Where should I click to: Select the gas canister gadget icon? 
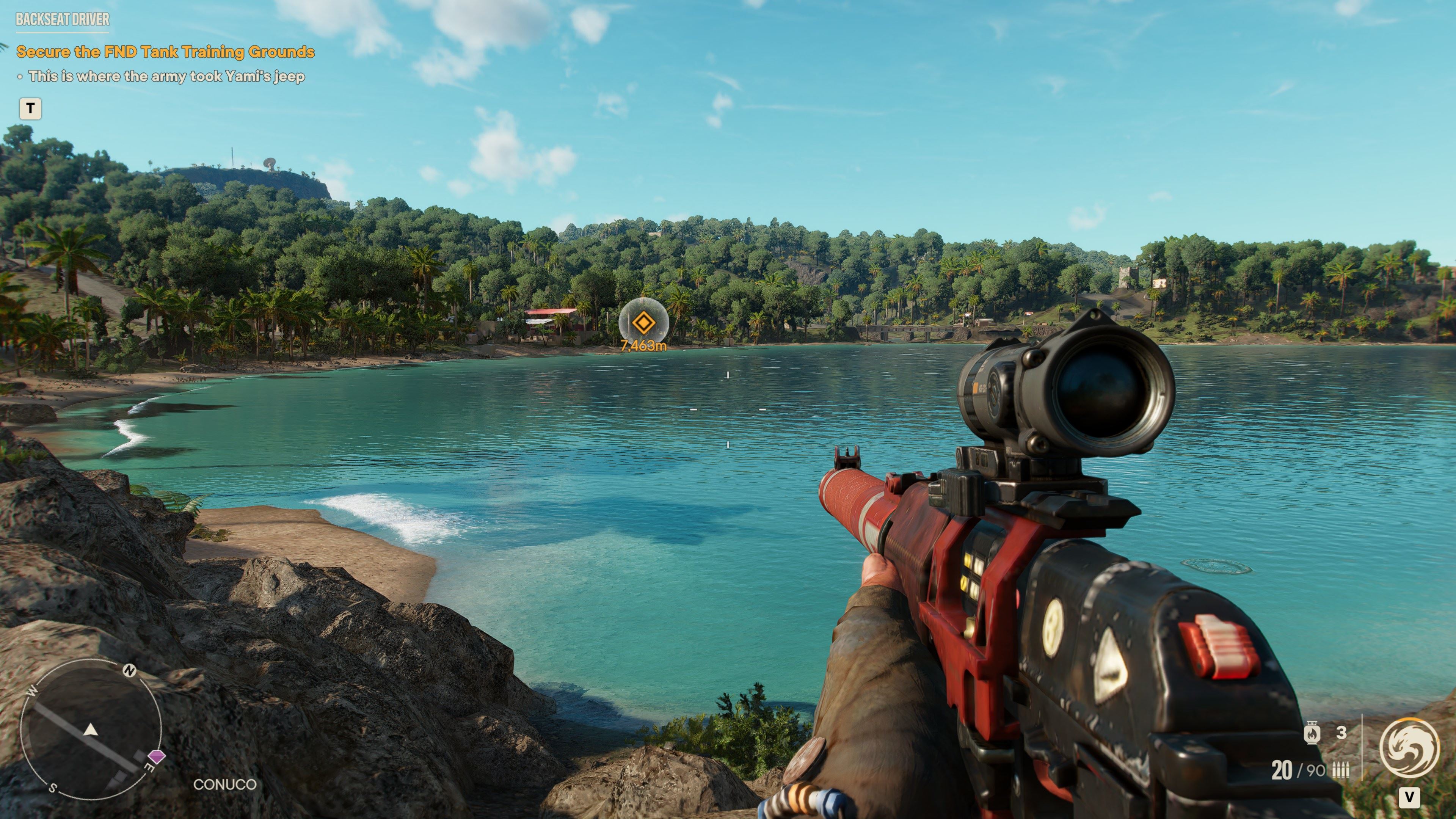click(x=1312, y=733)
